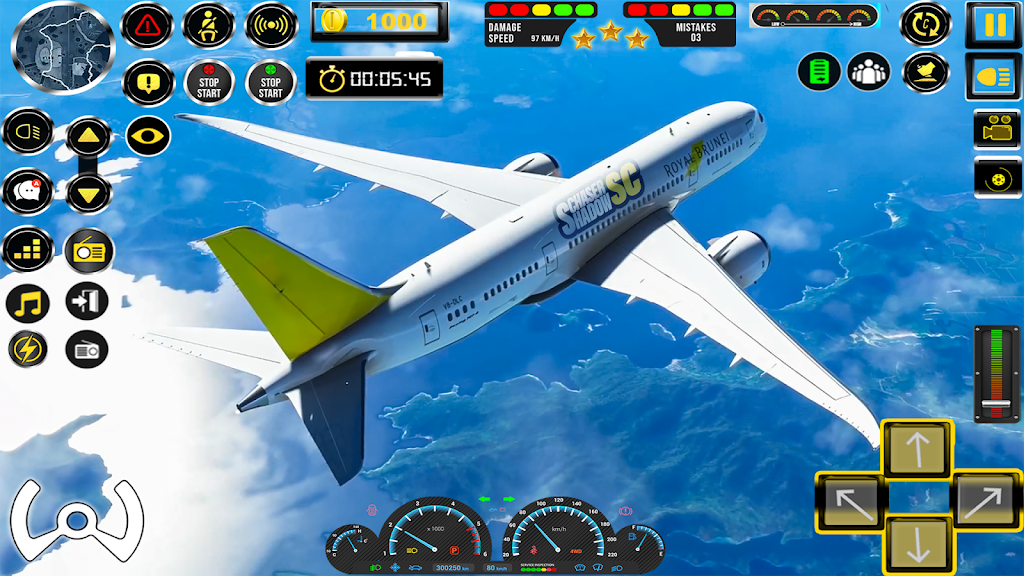Activate the seatbelt sign button
Image resolution: width=1024 pixels, height=576 pixels.
click(x=209, y=25)
